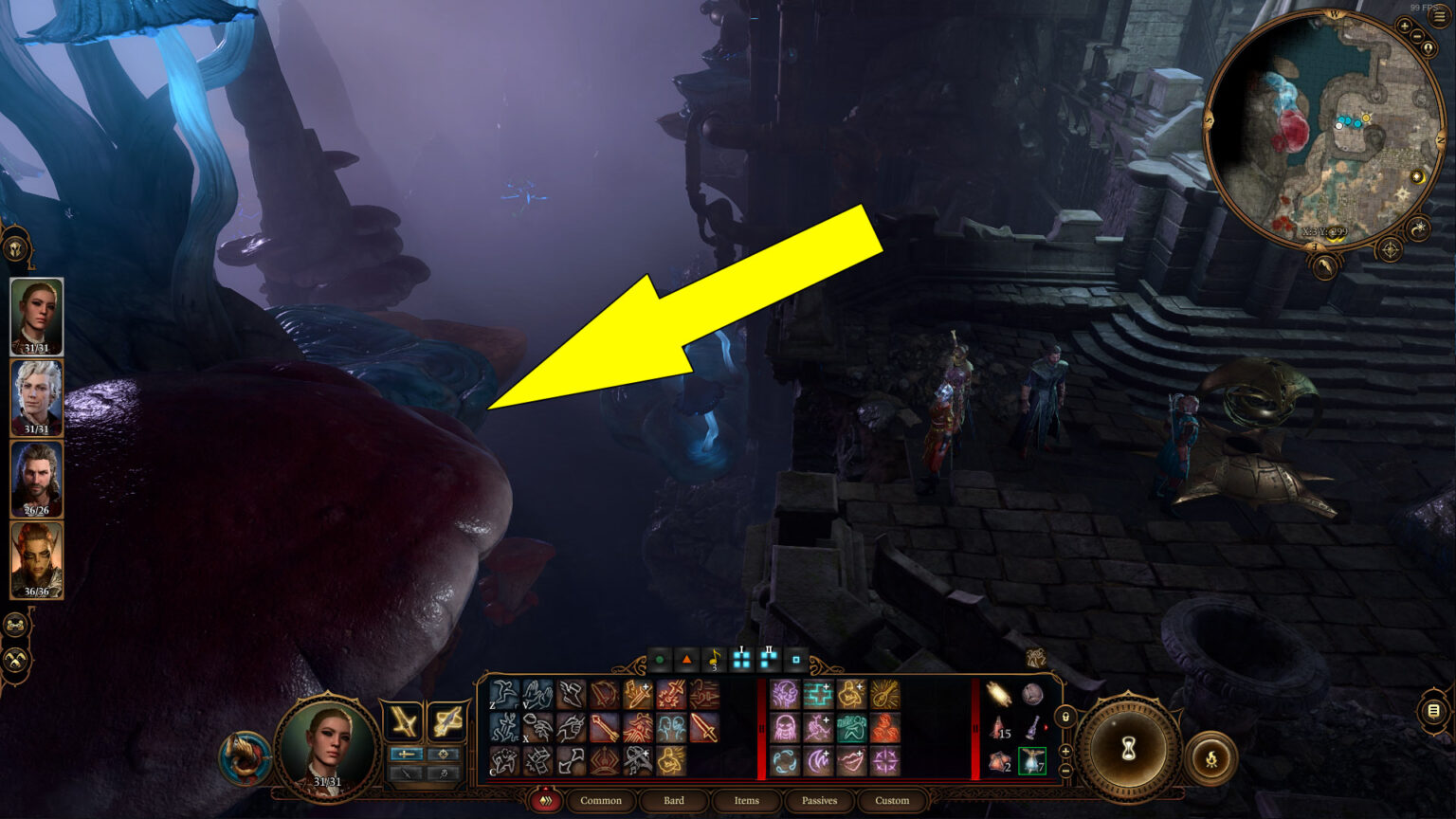Viewport: 1456px width, 819px height.
Task: Collapse the hotbar with the minus button
Action: [x=1064, y=770]
